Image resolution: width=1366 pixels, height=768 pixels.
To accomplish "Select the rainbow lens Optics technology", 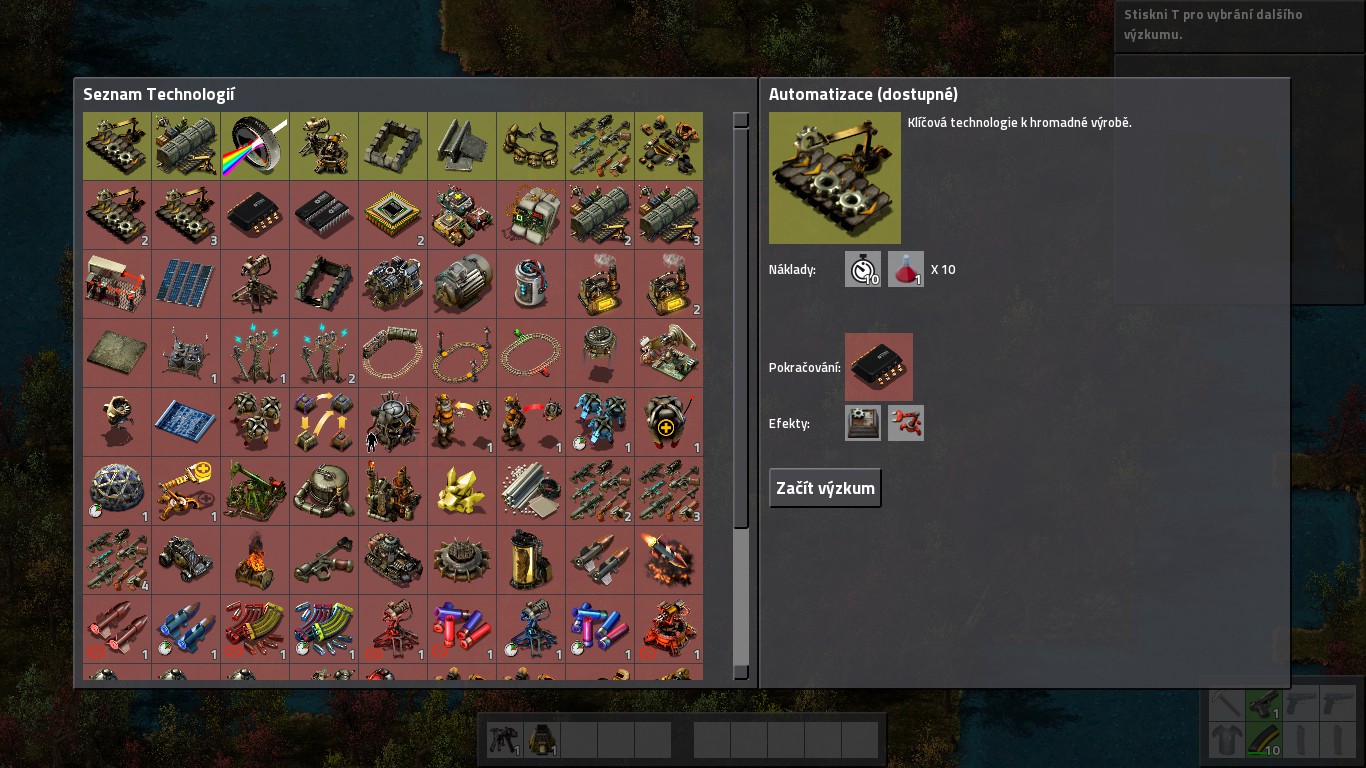I will pos(255,146).
